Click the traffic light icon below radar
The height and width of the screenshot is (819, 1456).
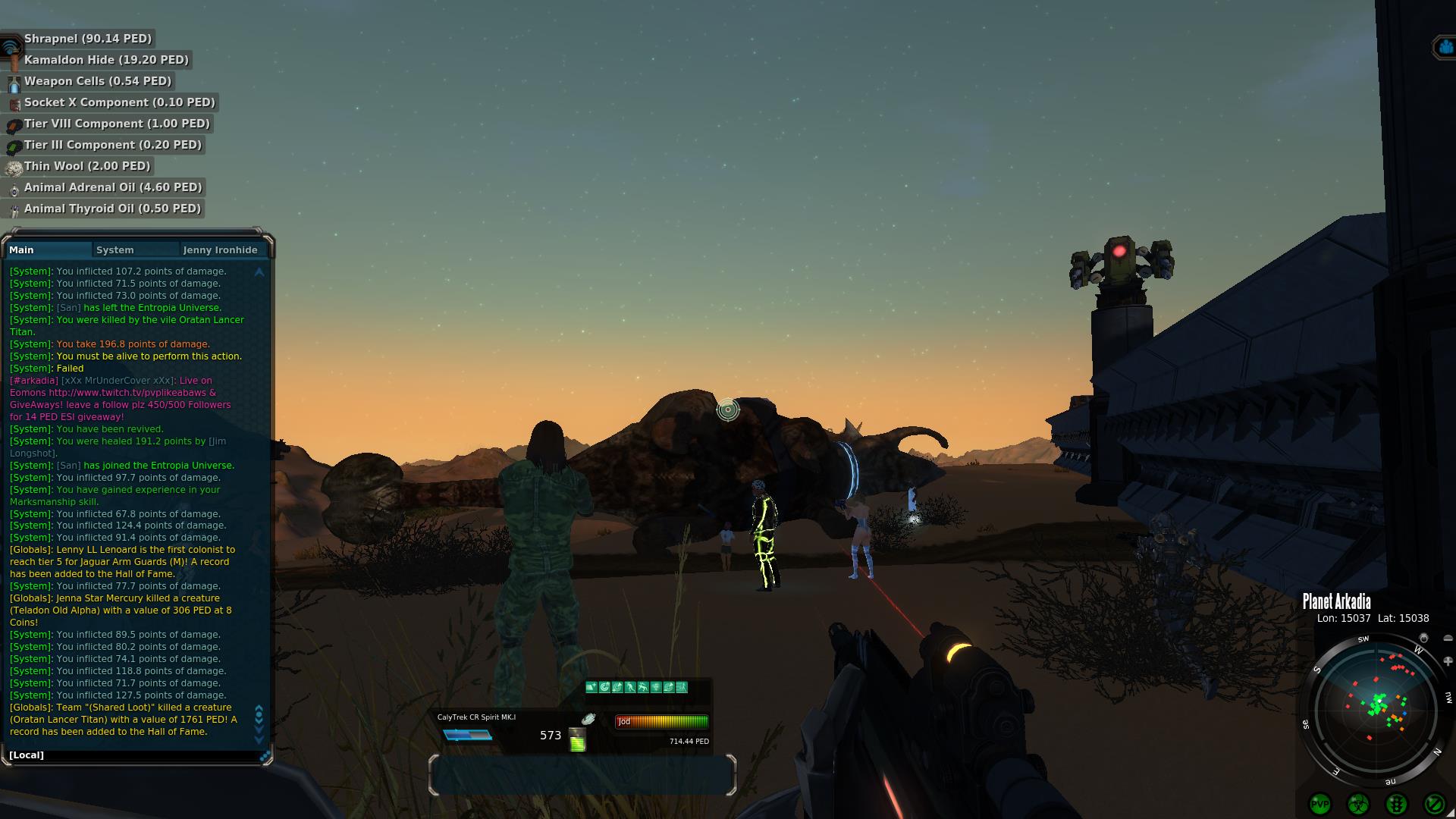[x=1396, y=804]
